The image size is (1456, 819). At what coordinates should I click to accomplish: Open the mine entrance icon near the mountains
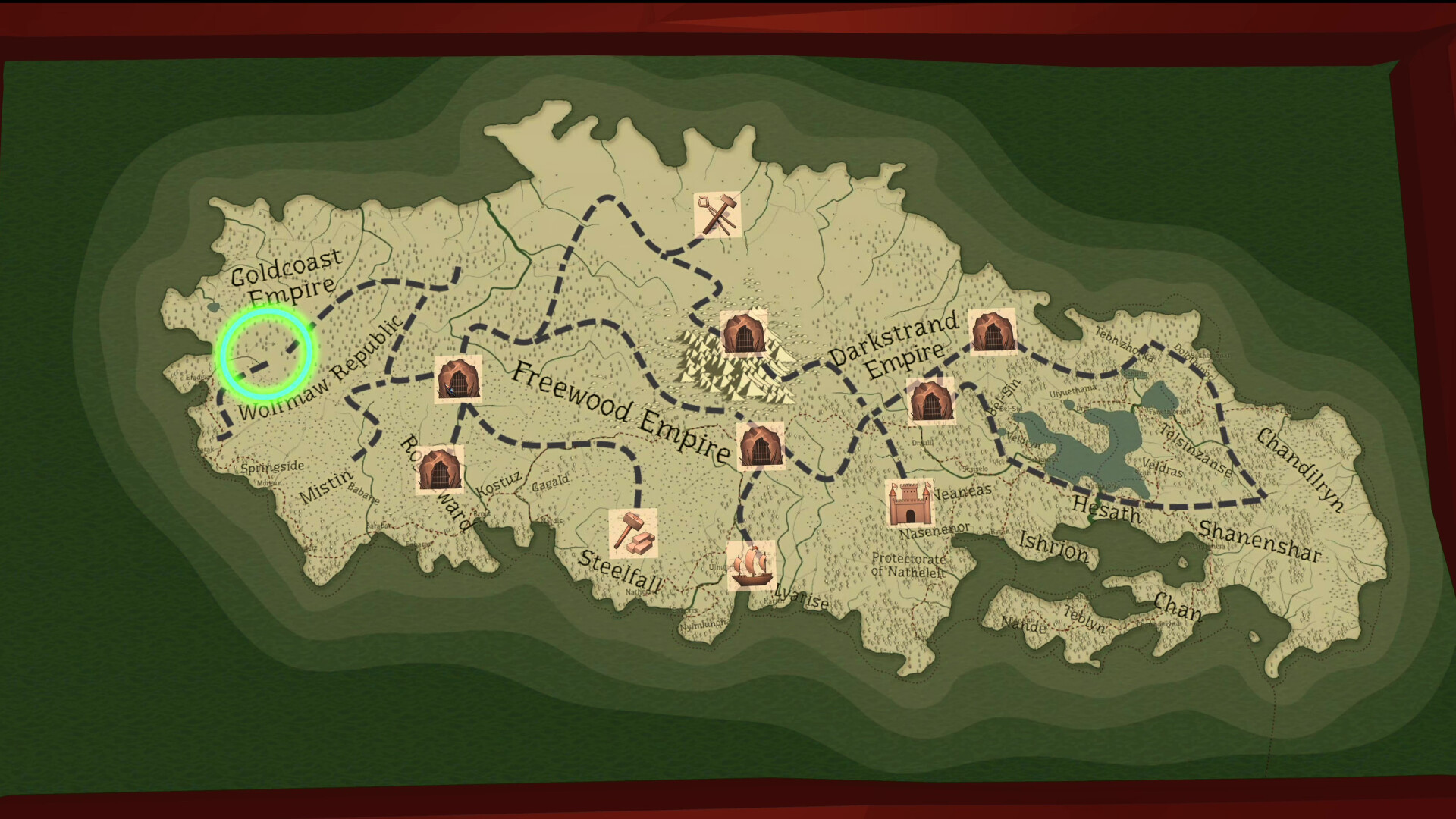[745, 332]
